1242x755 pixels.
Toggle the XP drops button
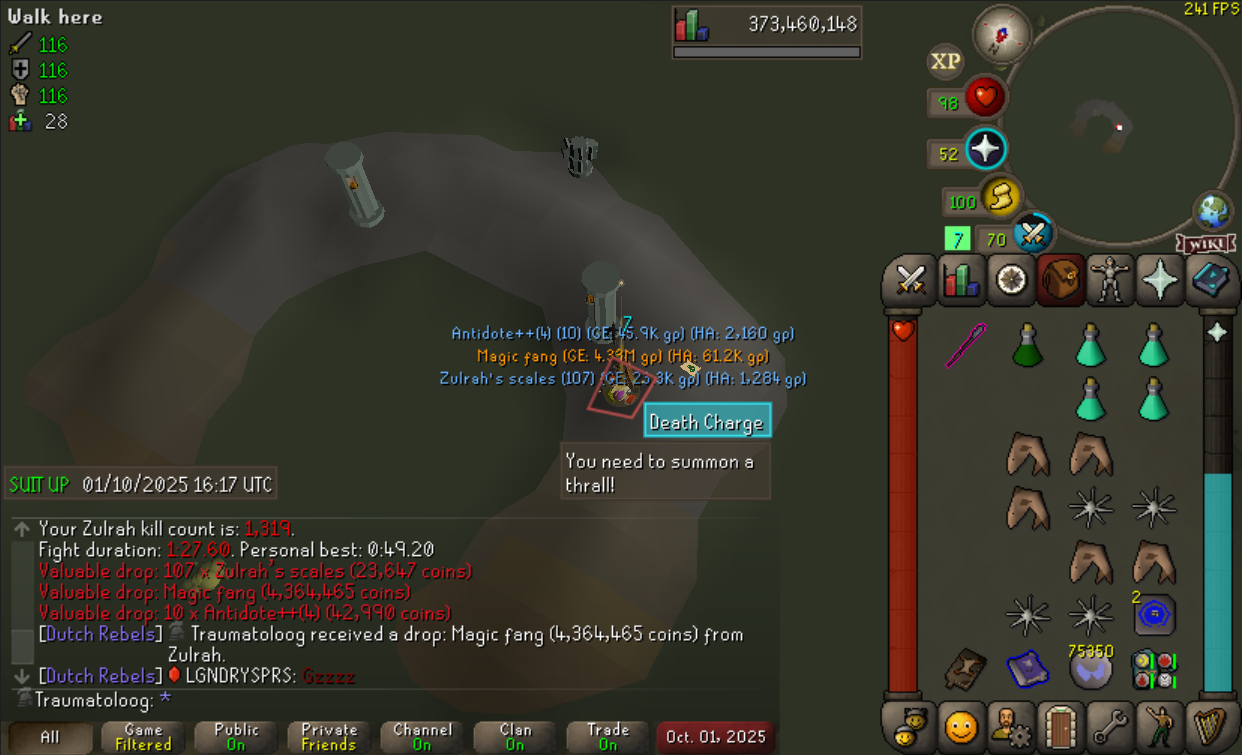946,62
